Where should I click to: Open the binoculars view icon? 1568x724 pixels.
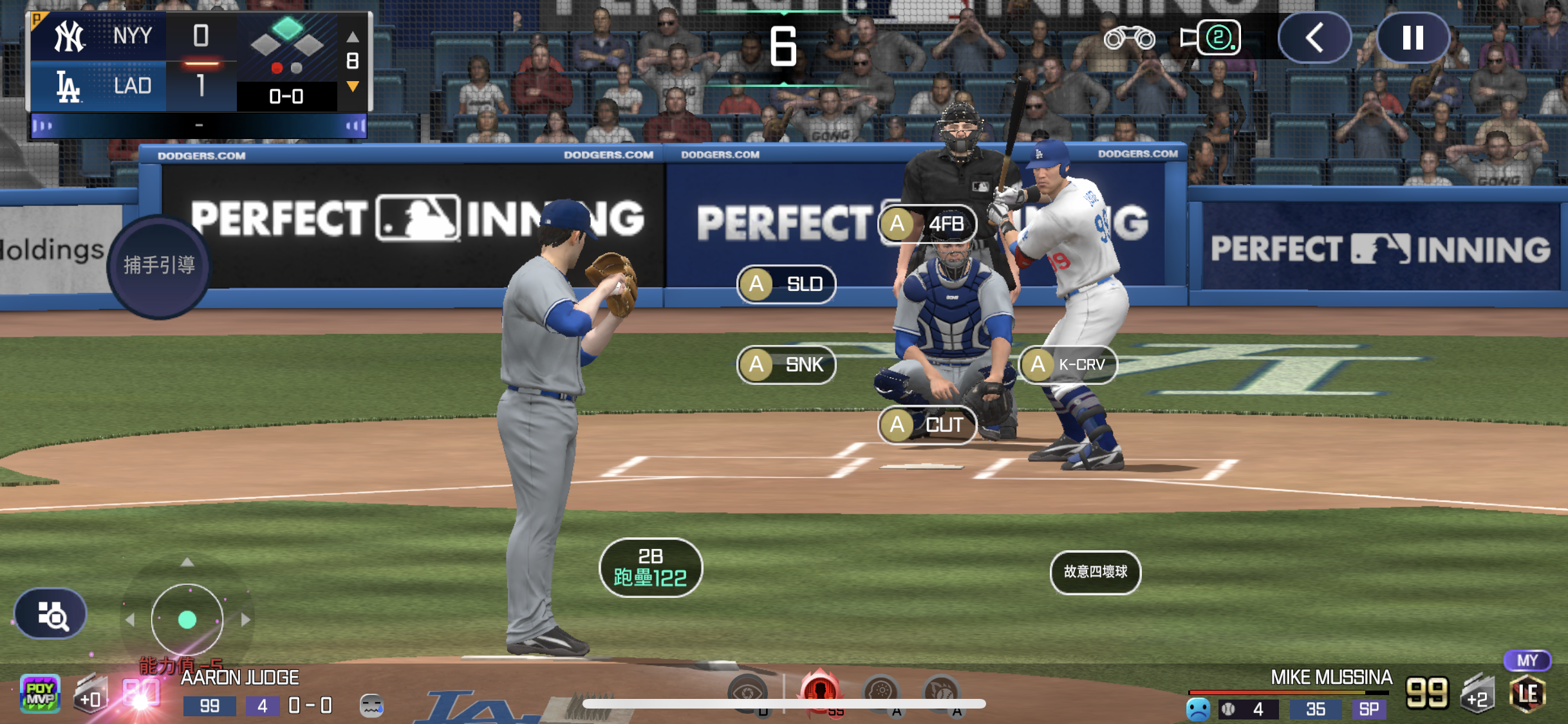[1129, 38]
